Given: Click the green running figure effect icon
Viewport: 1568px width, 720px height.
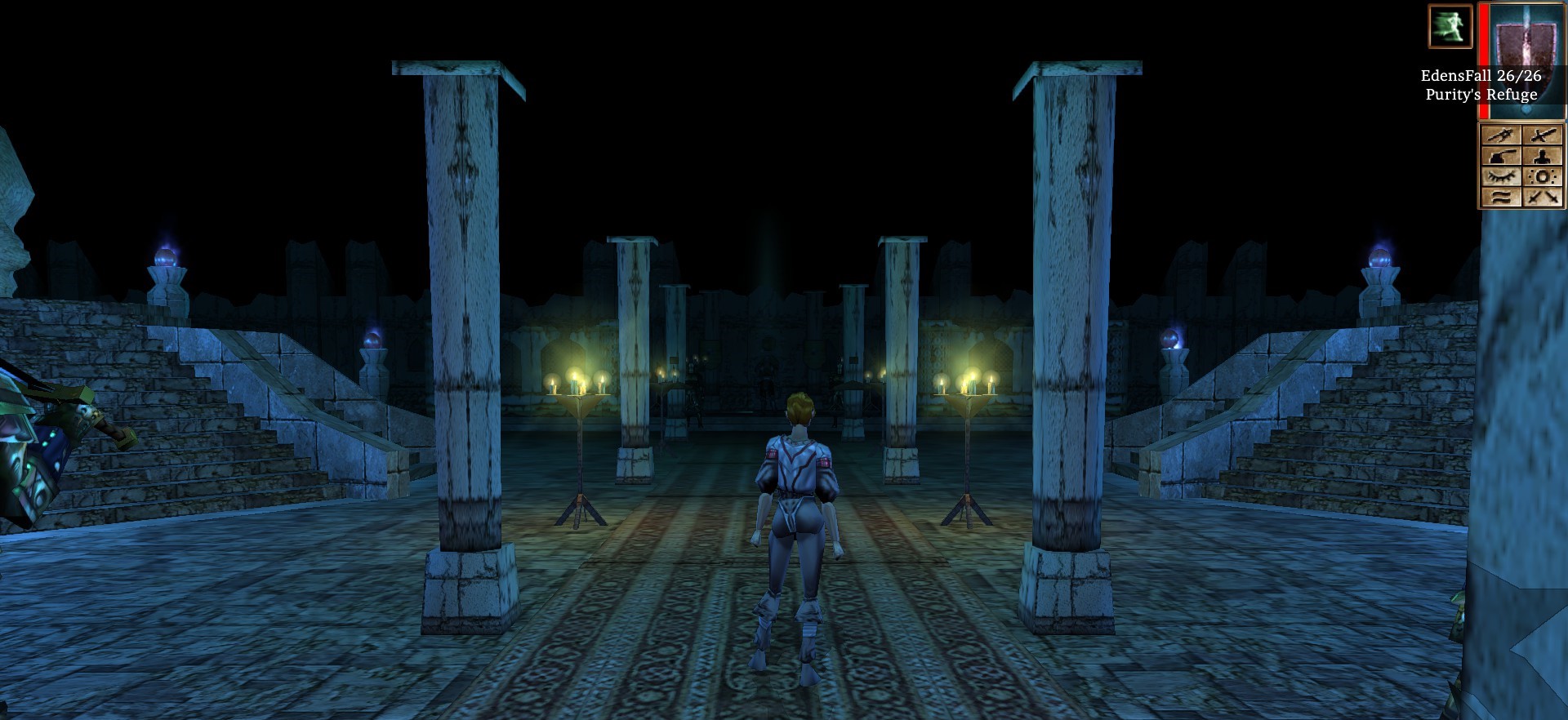Looking at the screenshot, I should tap(1450, 26).
